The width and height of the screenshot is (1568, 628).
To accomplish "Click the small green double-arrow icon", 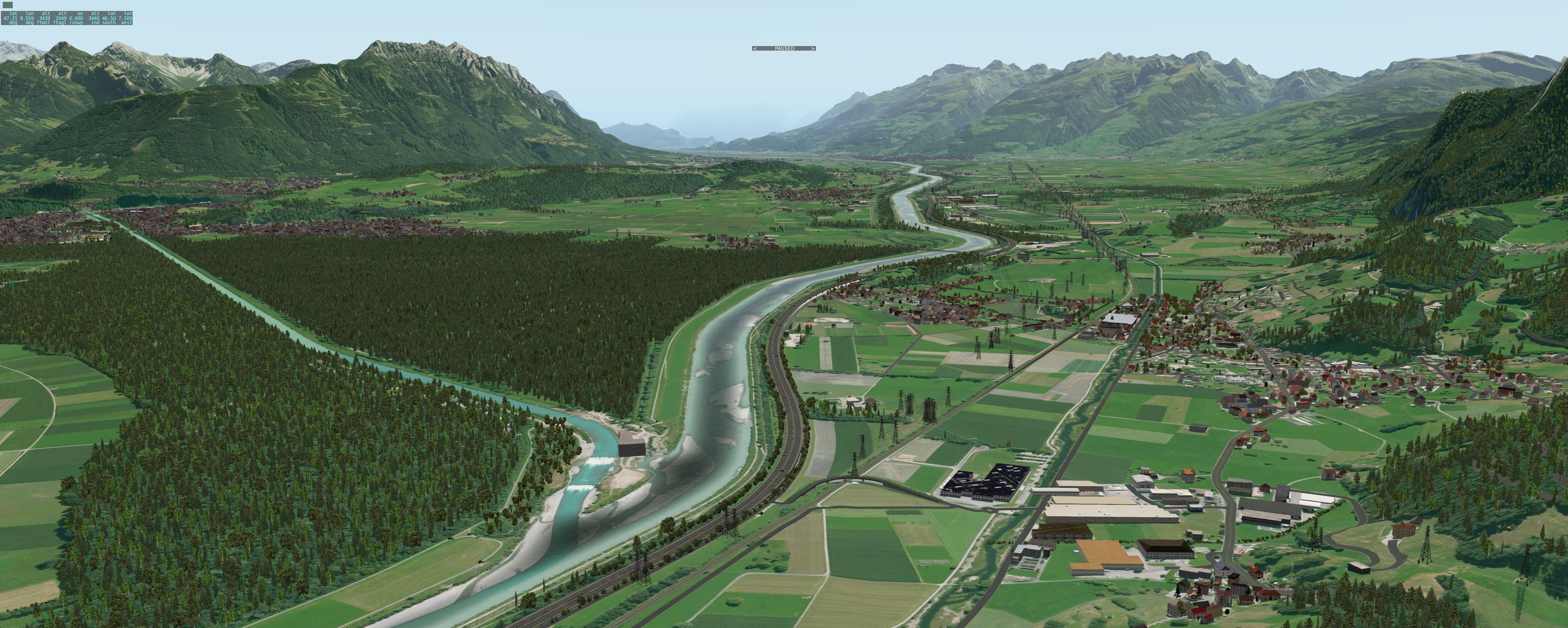I will (x=8, y=5).
